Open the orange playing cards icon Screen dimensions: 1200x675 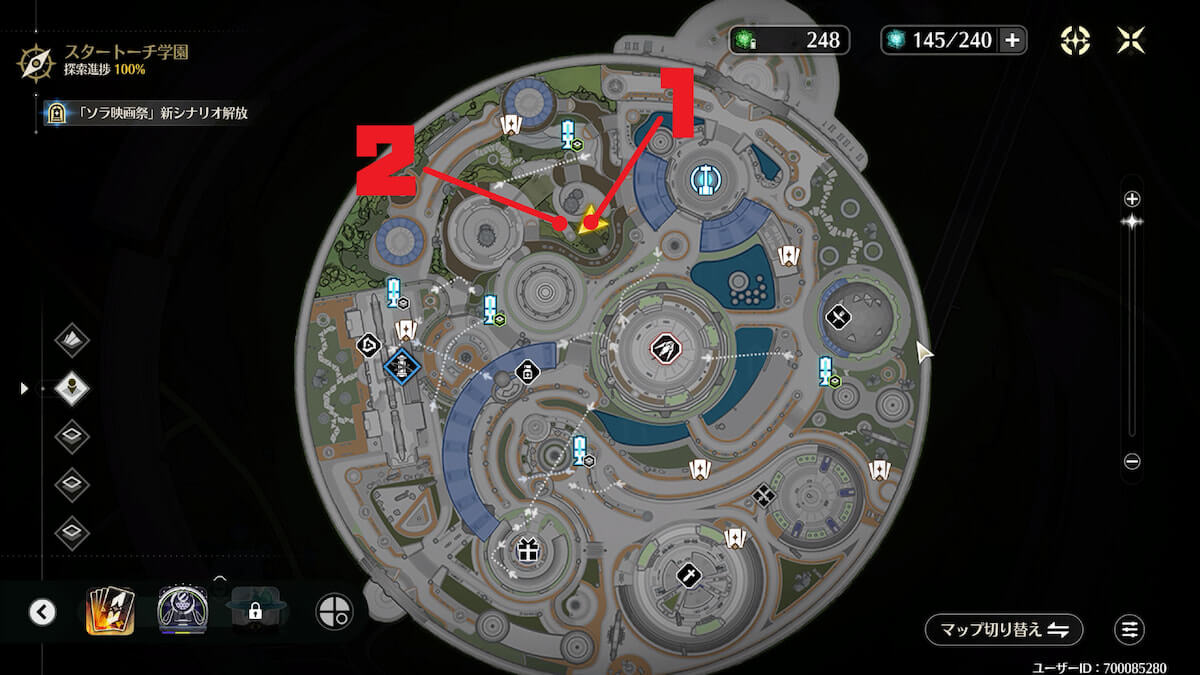click(110, 611)
